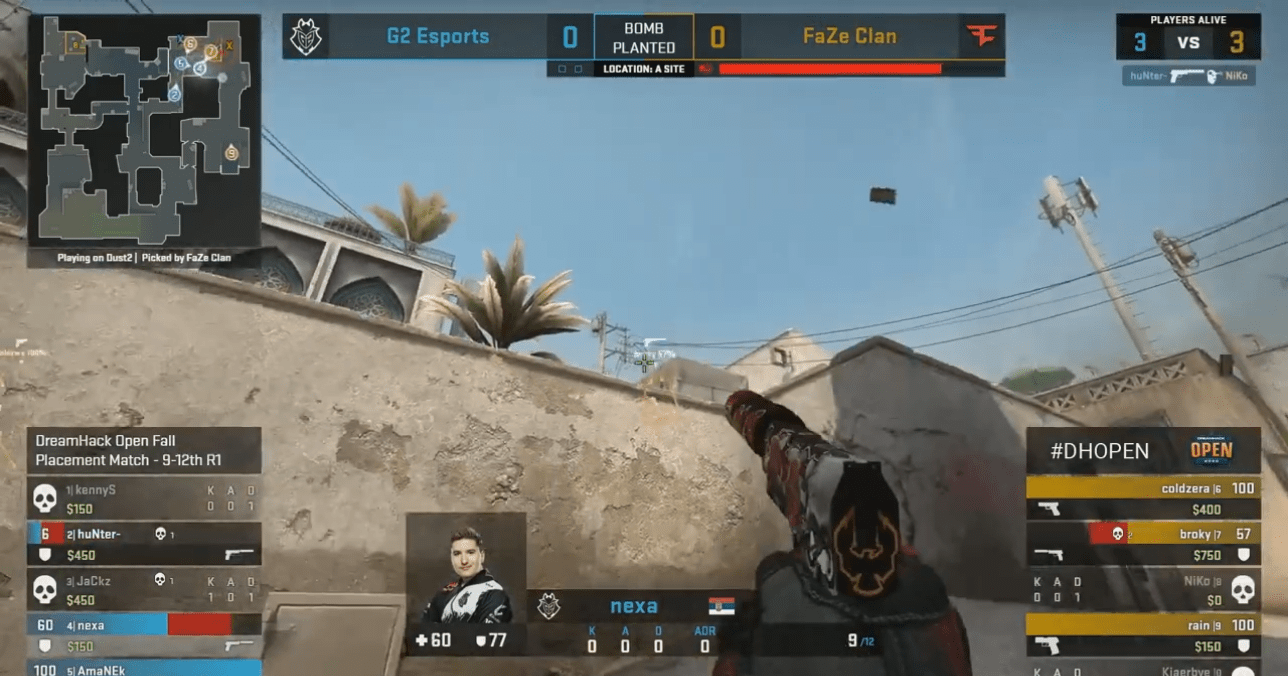1288x676 pixels.
Task: Pick nexa's row in the team list
Action: (146, 634)
